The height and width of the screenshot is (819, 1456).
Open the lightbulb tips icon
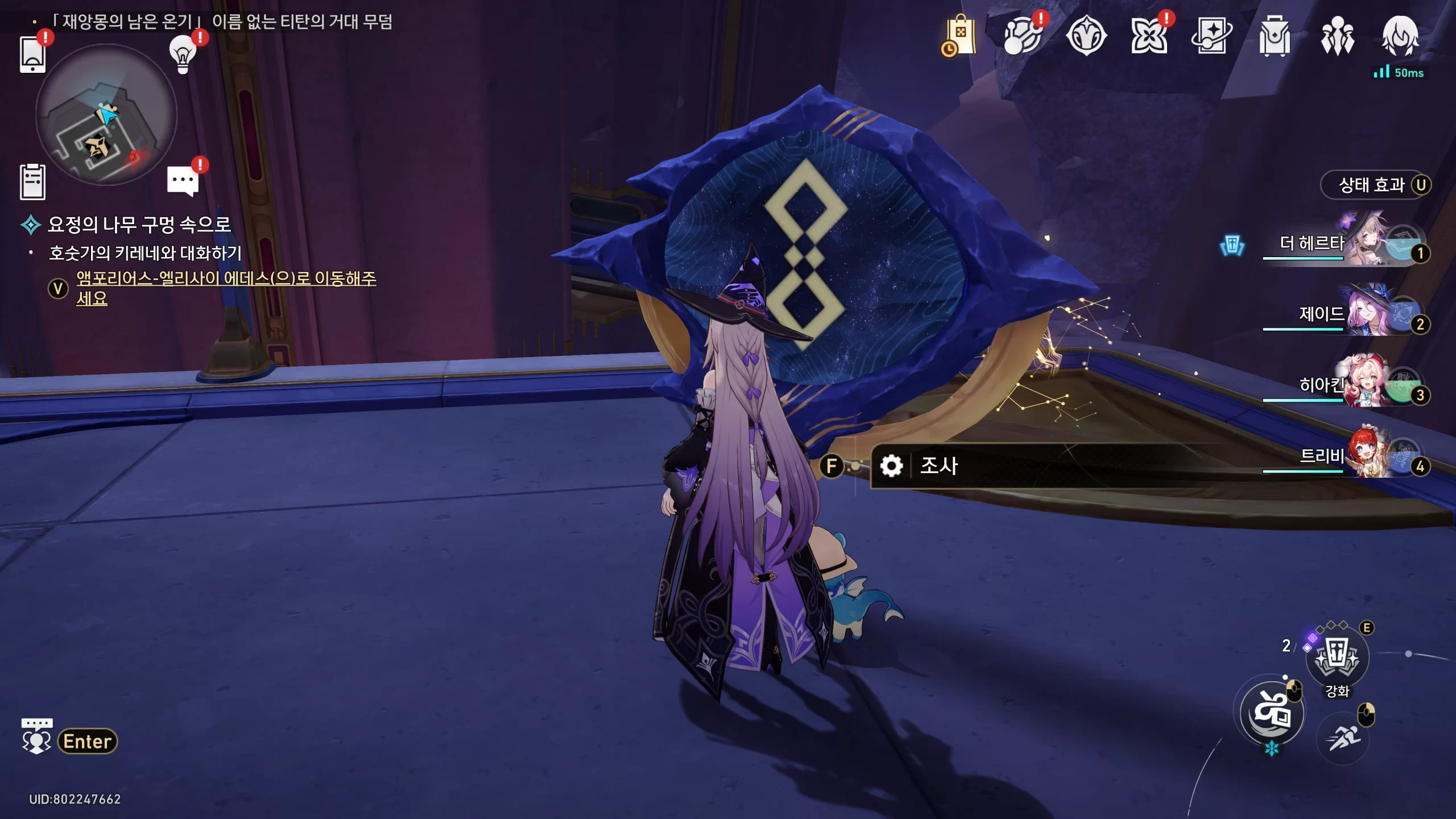pyautogui.click(x=183, y=55)
